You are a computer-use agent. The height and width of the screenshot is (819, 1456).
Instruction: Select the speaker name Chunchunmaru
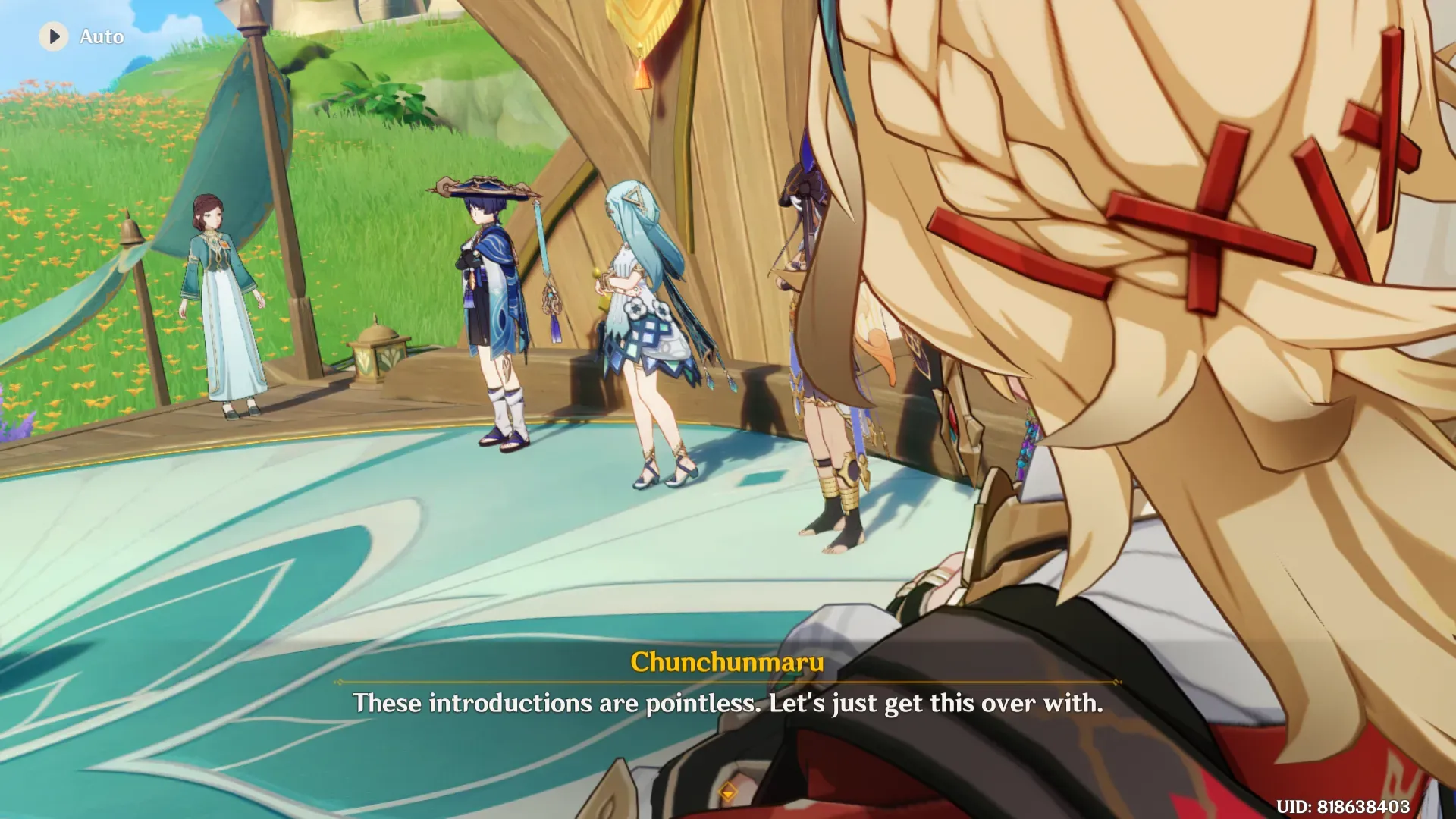click(x=727, y=663)
